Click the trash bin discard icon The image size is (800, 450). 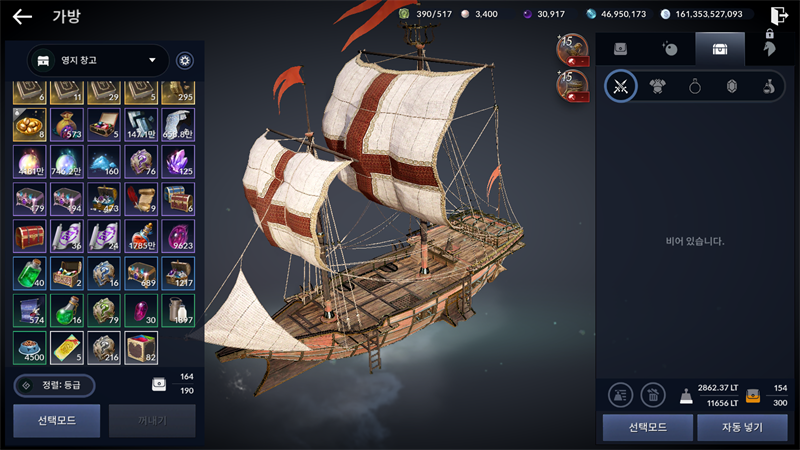pyautogui.click(x=653, y=395)
